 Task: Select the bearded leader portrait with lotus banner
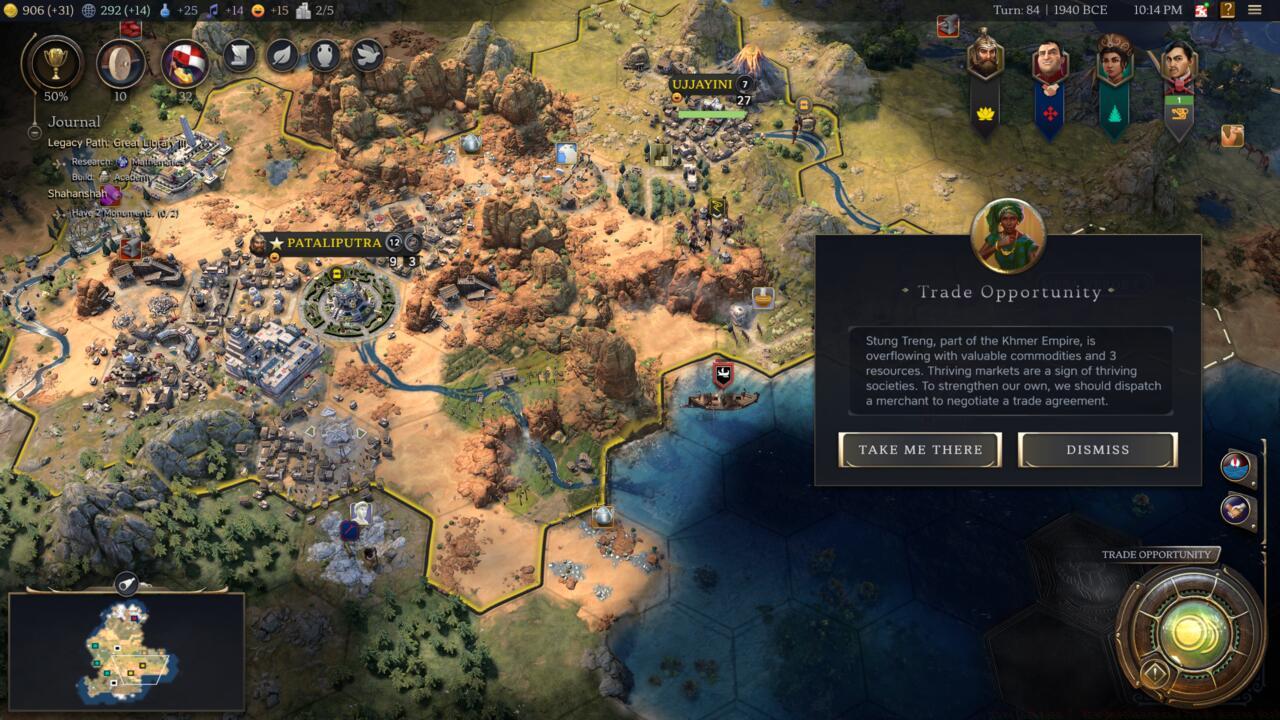coord(985,60)
